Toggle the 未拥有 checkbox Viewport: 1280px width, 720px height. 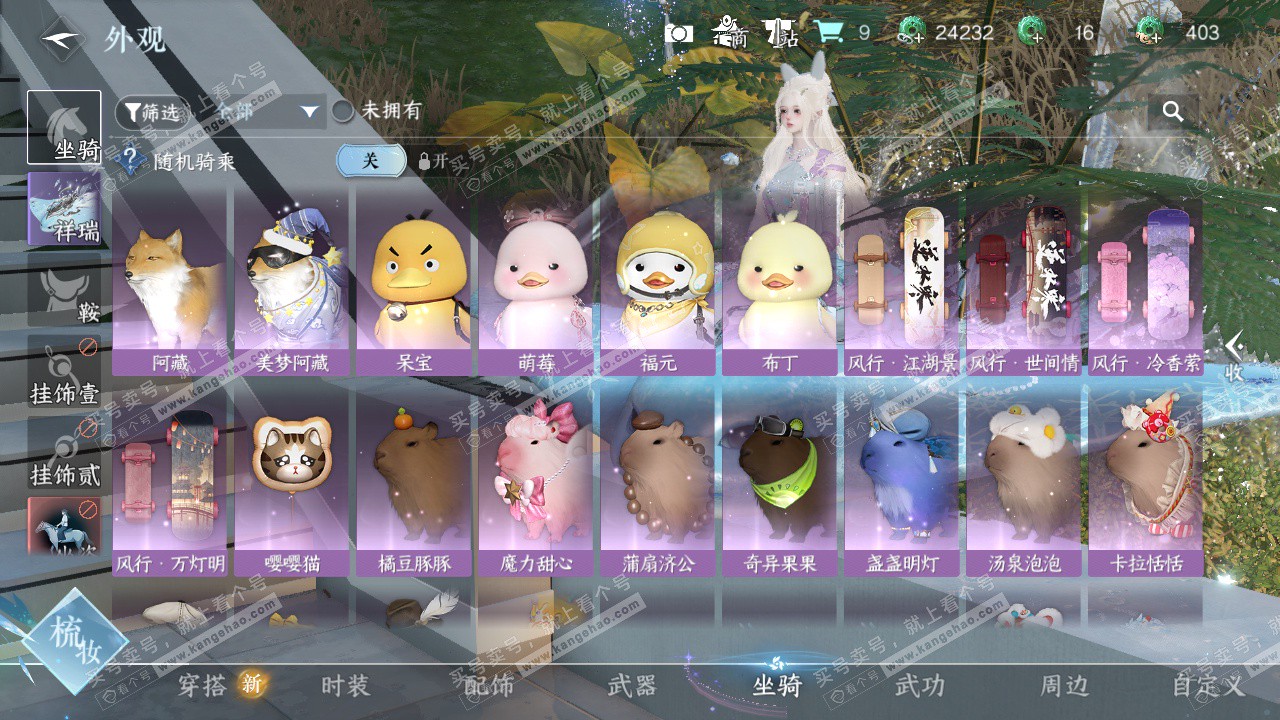[343, 111]
